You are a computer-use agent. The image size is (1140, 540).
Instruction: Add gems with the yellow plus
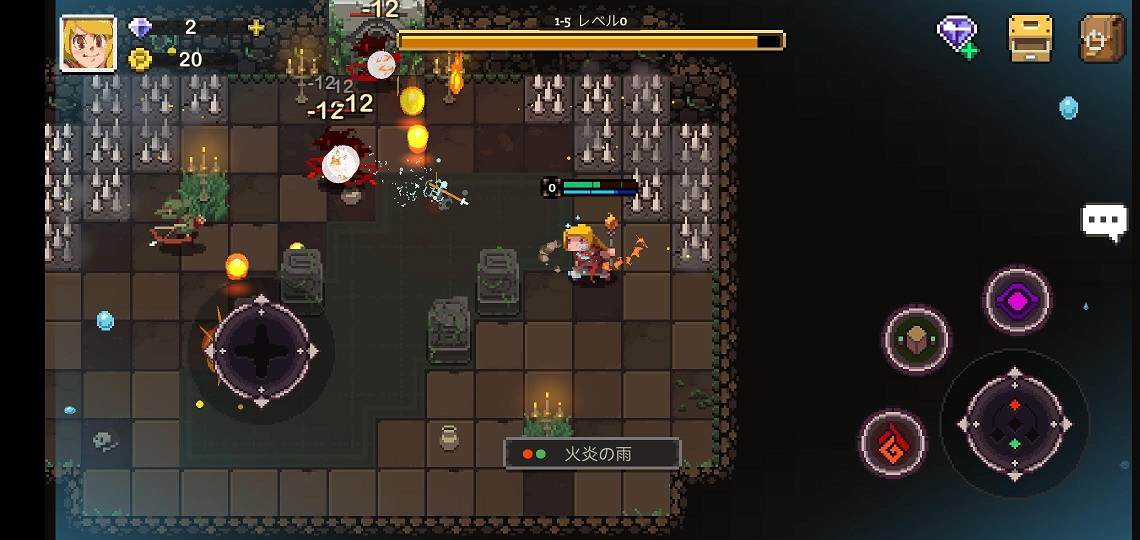(x=256, y=28)
